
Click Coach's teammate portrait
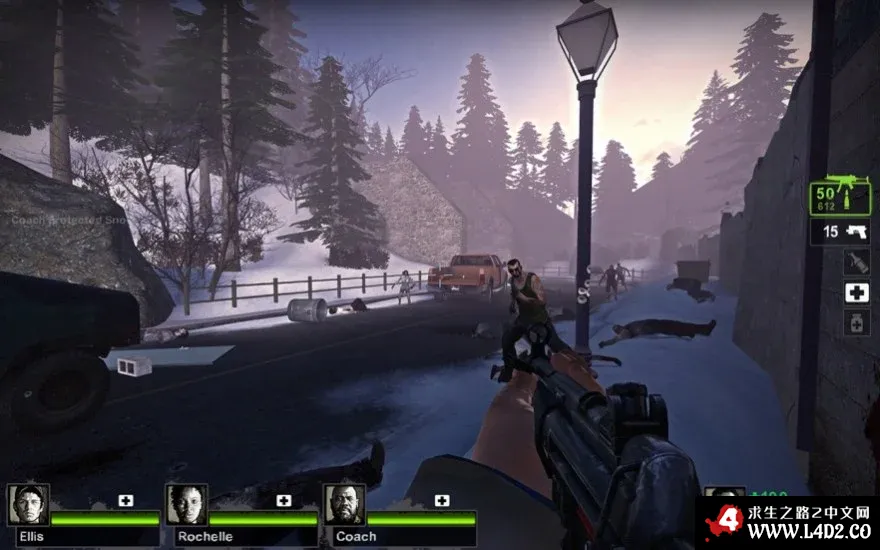click(x=344, y=506)
